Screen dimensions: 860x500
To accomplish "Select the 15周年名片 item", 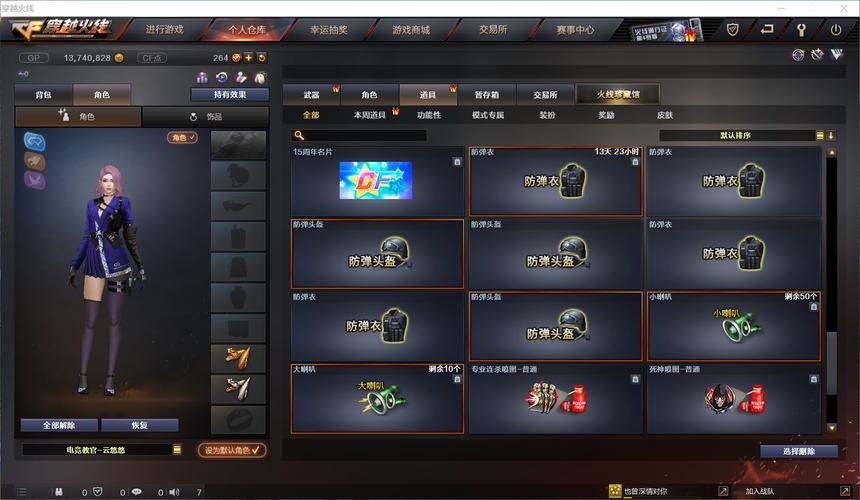I will (377, 181).
